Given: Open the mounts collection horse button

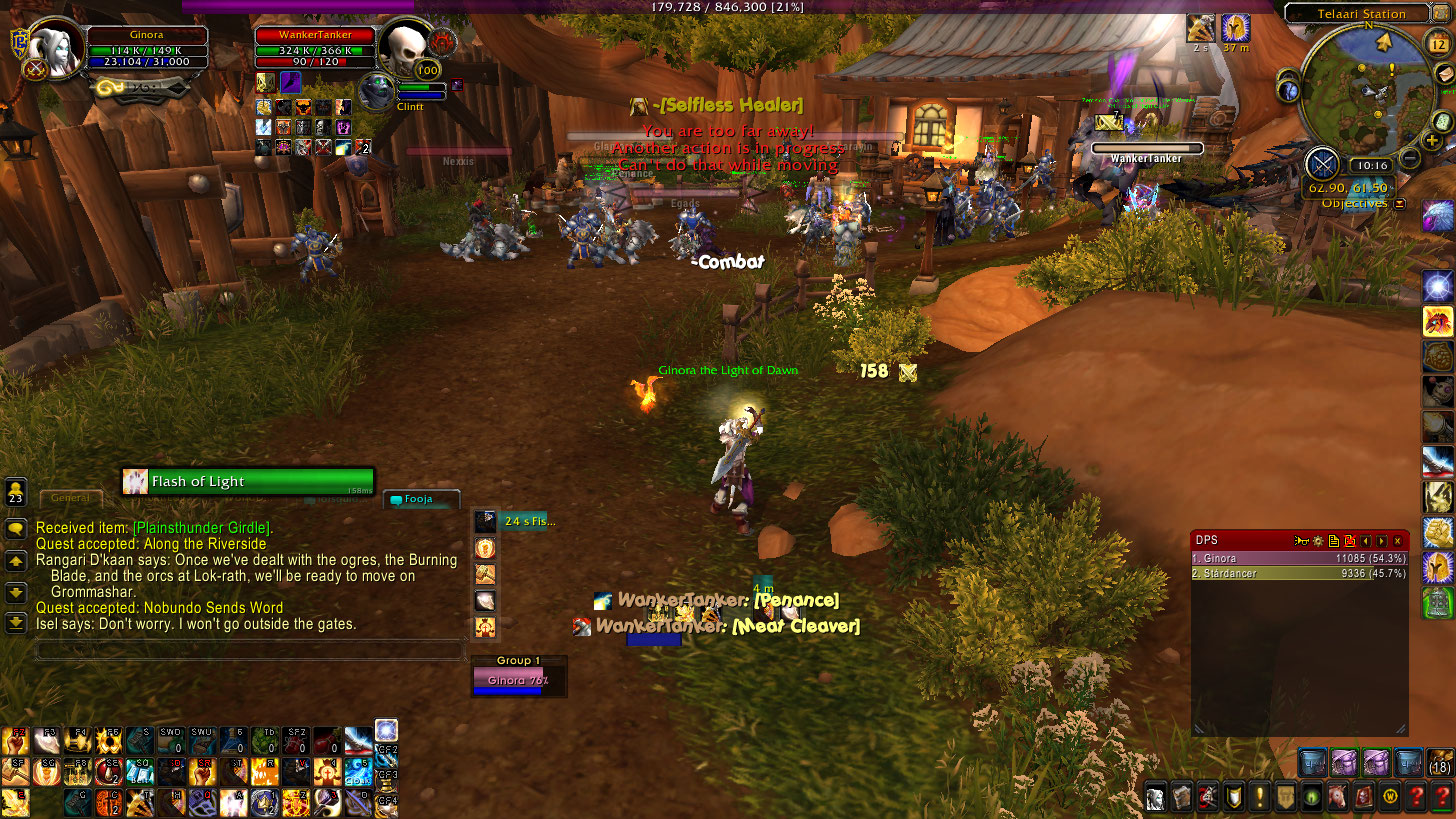Looking at the screenshot, I should pos(1338,797).
